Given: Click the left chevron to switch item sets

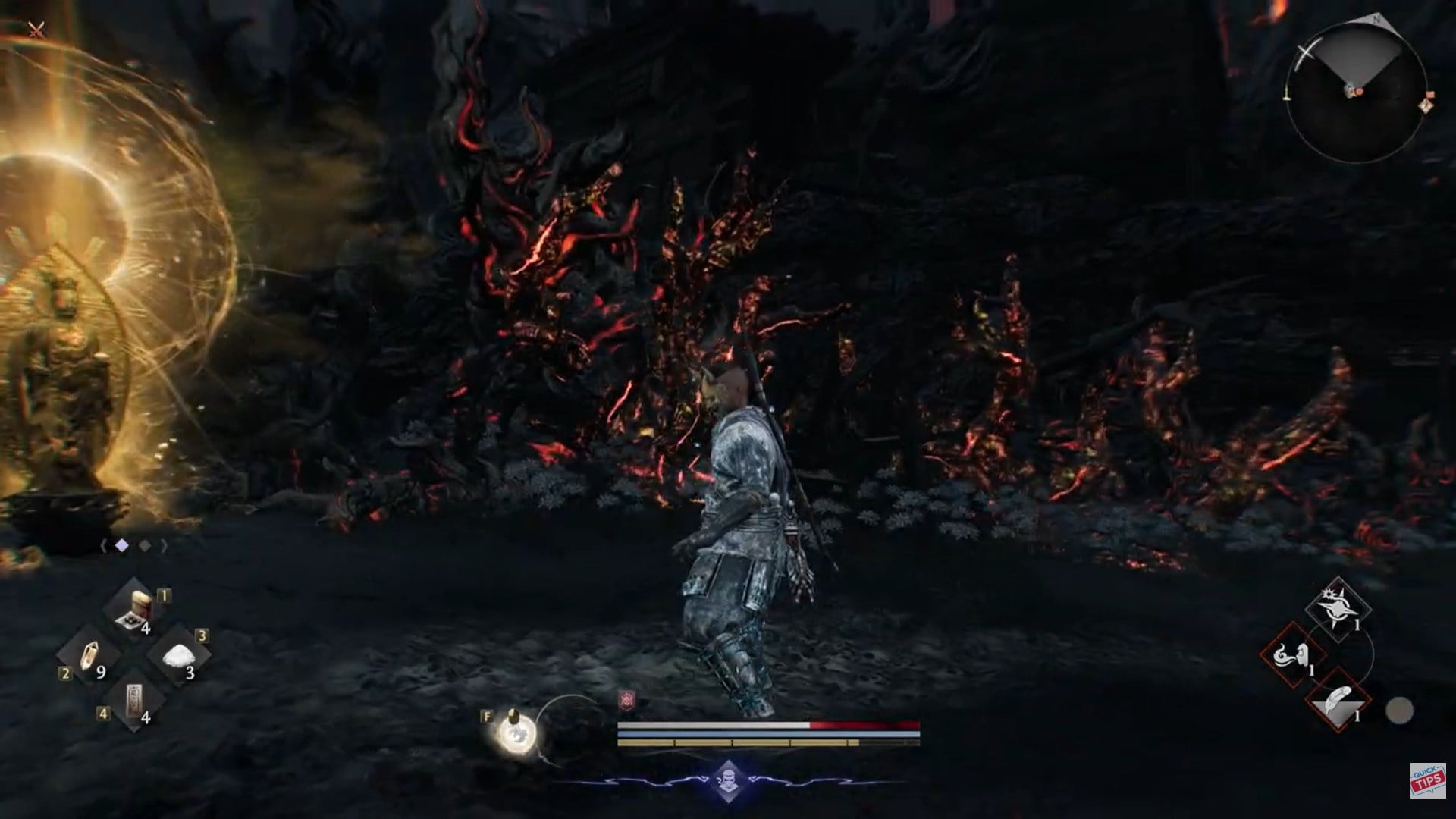Looking at the screenshot, I should [x=103, y=544].
